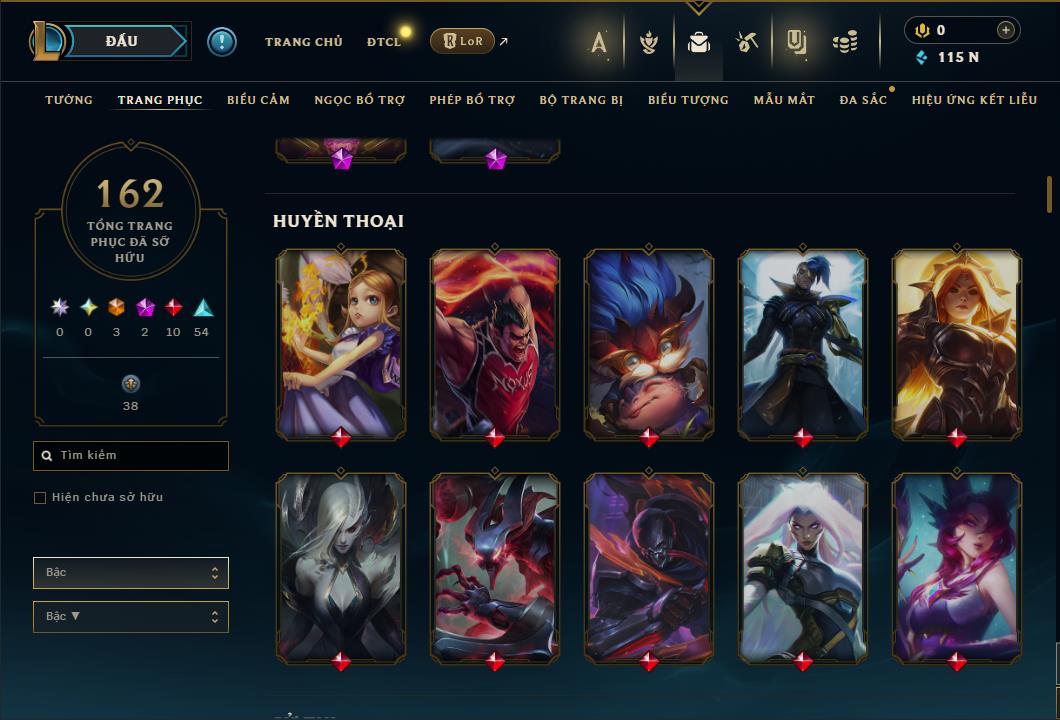This screenshot has height=720, width=1060.
Task: Open the PHÉP BỔ TRỢ tab
Action: coord(472,100)
